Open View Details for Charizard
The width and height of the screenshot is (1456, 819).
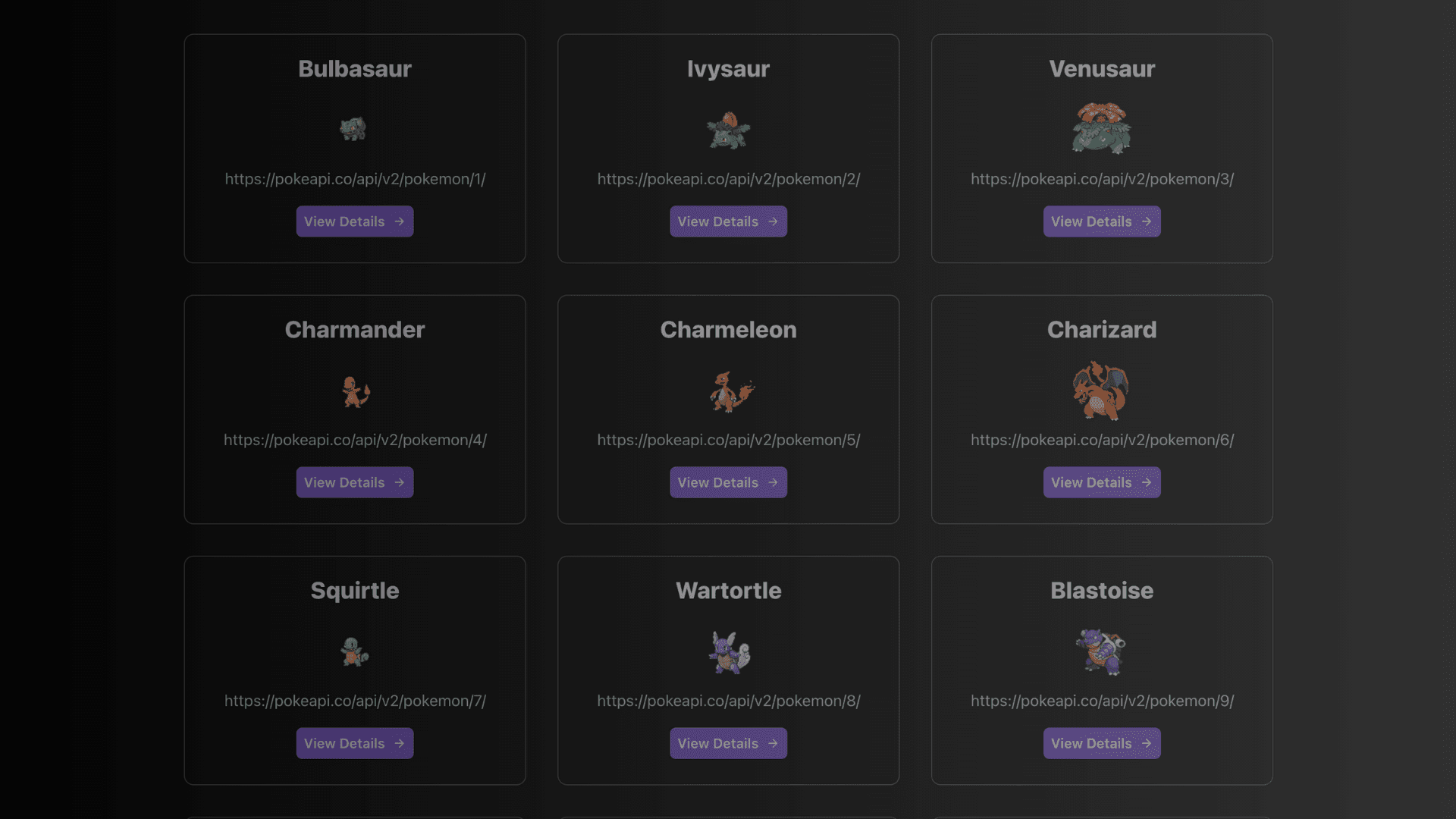coord(1101,482)
